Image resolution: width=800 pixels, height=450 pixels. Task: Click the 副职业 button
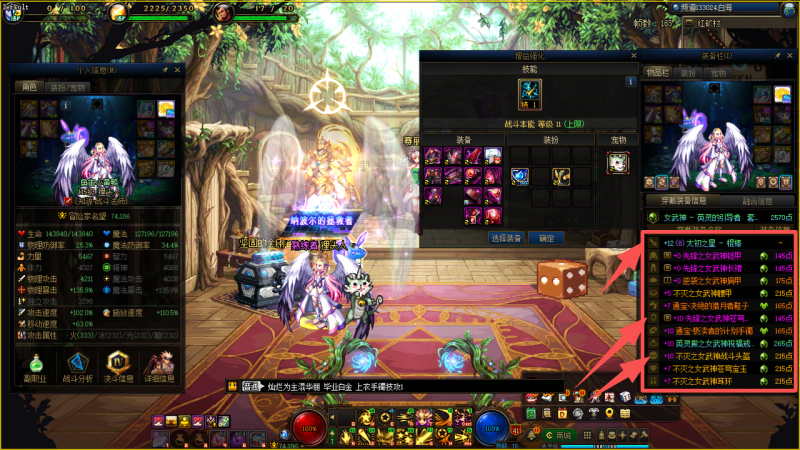(34, 366)
